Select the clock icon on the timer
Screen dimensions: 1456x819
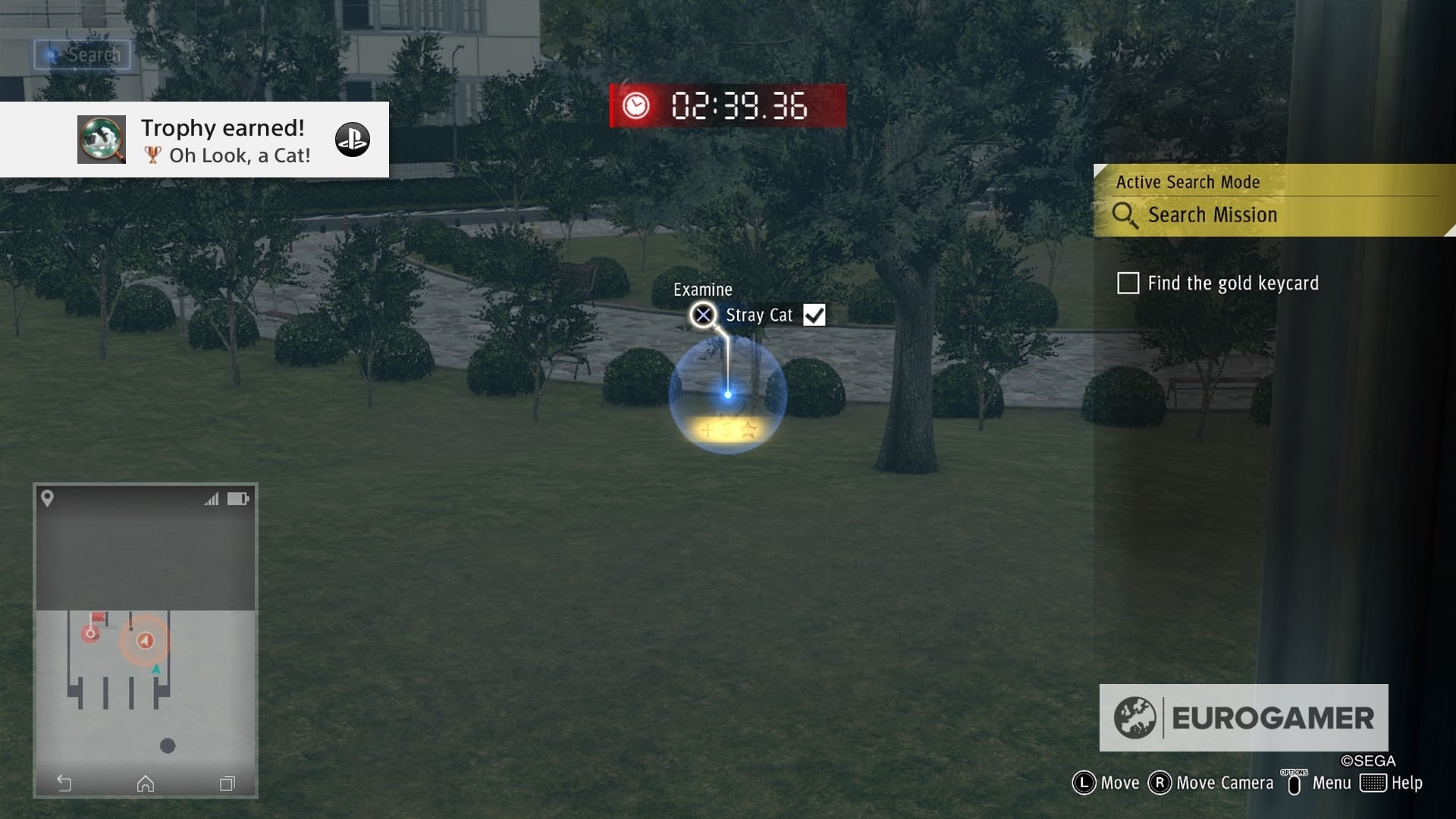pyautogui.click(x=636, y=106)
